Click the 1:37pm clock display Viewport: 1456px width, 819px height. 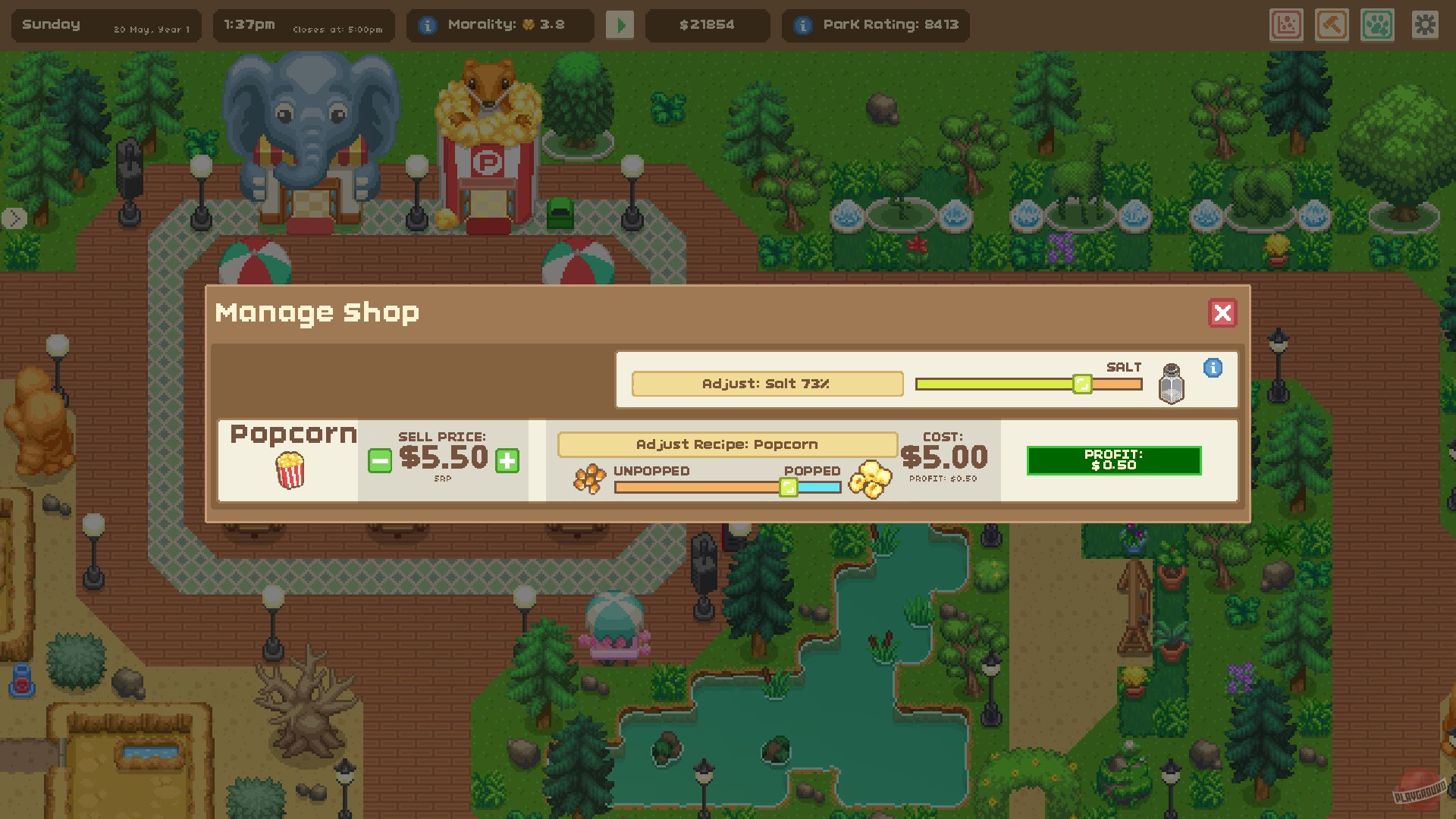251,24
